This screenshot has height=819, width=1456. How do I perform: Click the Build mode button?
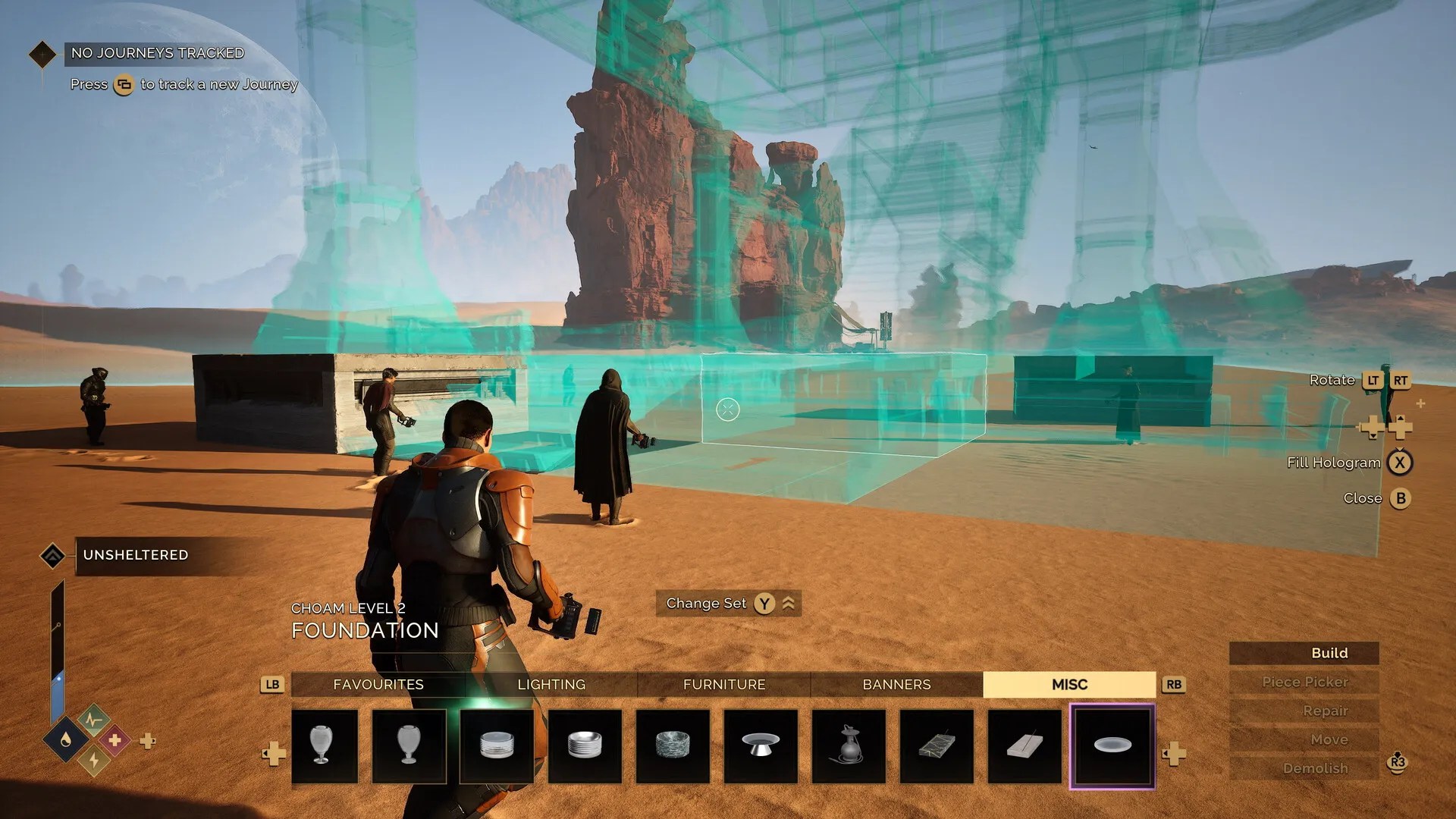click(x=1329, y=652)
